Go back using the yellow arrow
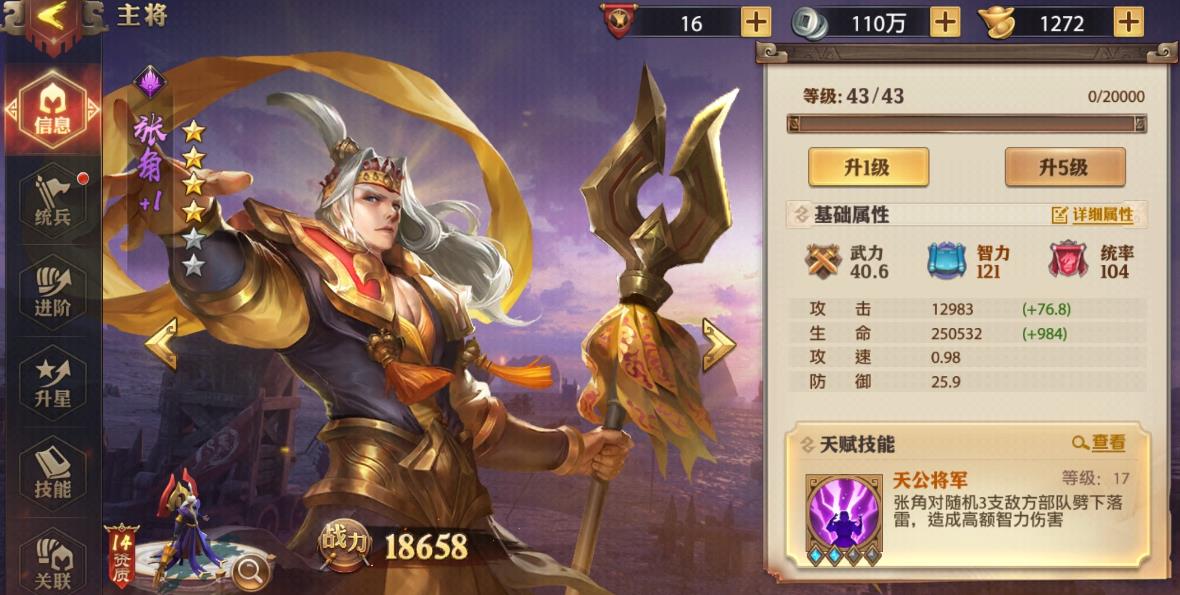 coord(52,16)
